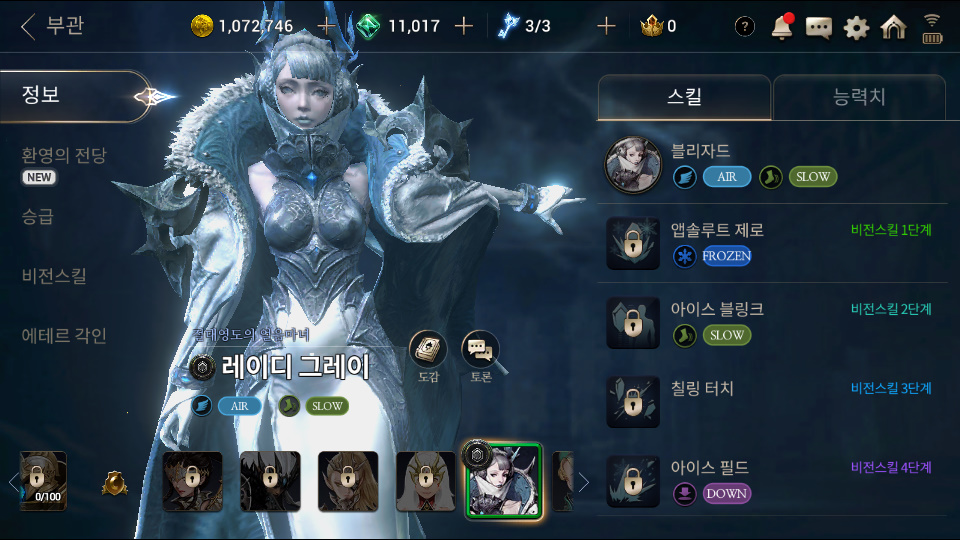Open the 비전스킬 menu entry
The height and width of the screenshot is (540, 960).
pyautogui.click(x=54, y=276)
